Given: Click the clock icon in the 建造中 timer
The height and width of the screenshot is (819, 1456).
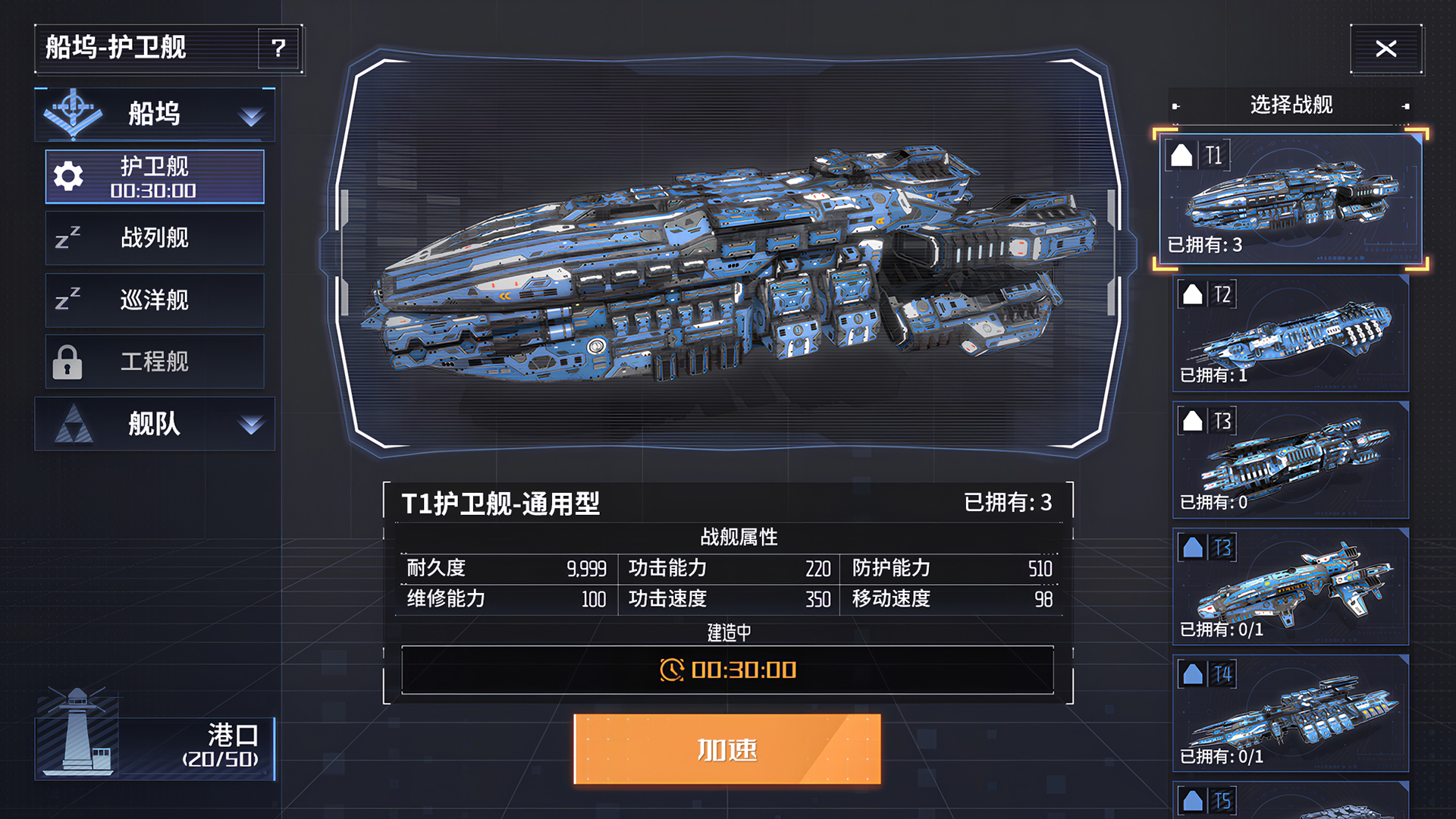Looking at the screenshot, I should coord(670,670).
